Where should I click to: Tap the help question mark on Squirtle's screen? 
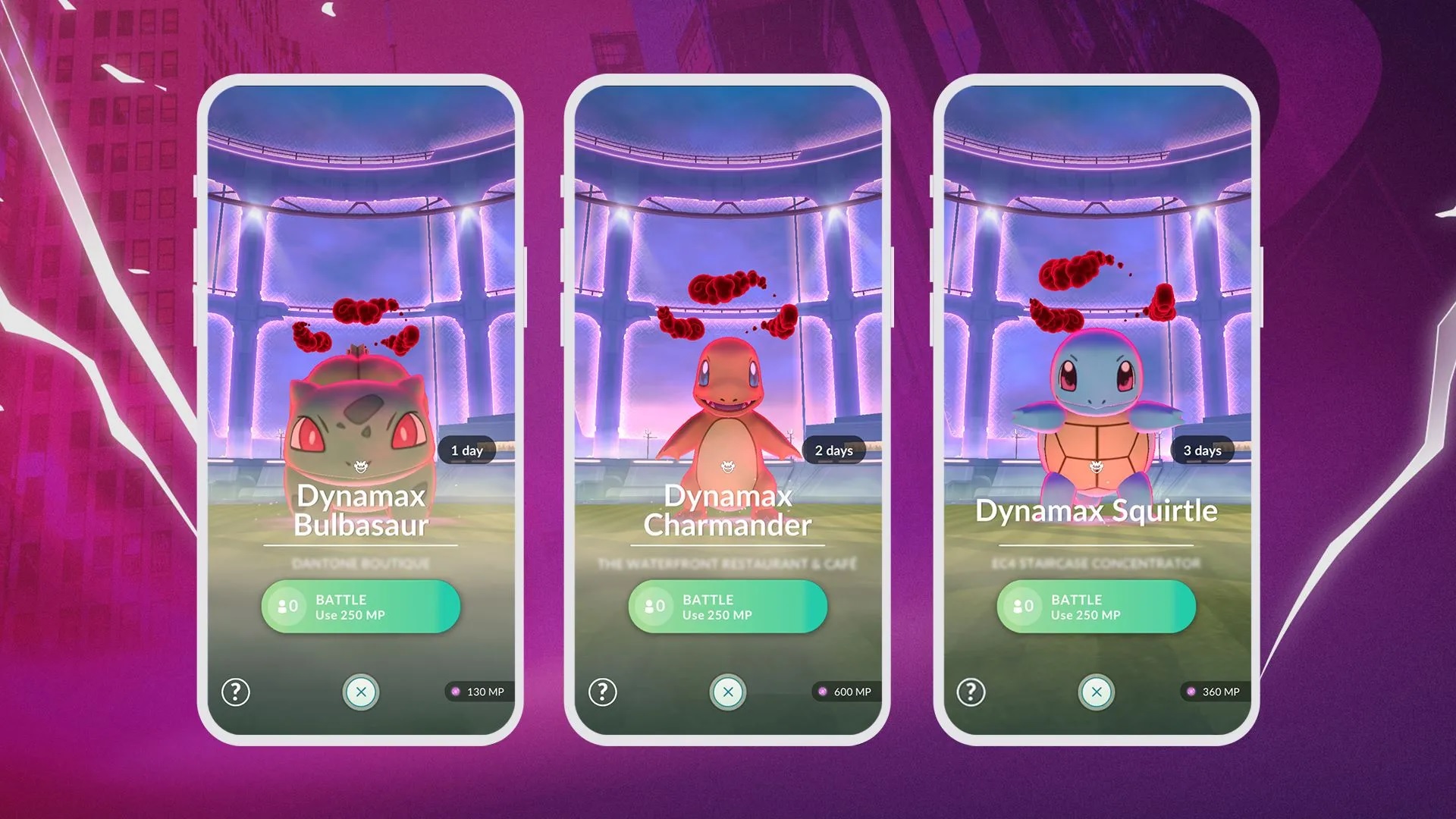[971, 692]
